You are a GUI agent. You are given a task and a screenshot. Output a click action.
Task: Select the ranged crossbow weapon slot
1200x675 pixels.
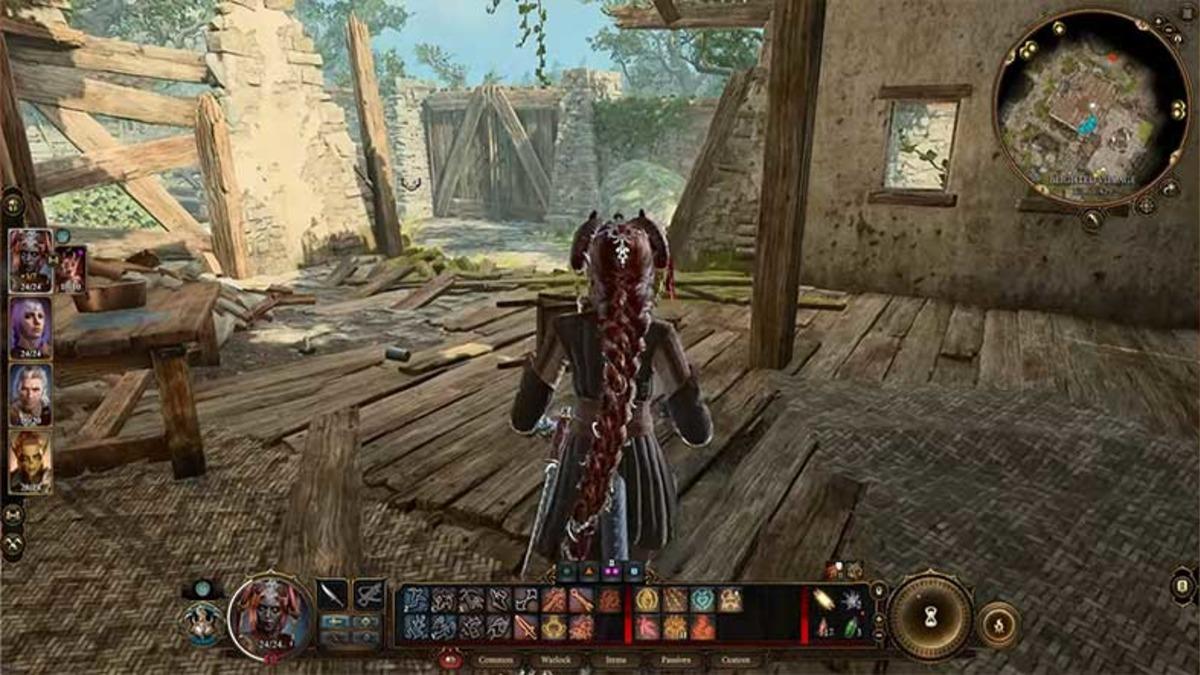369,594
